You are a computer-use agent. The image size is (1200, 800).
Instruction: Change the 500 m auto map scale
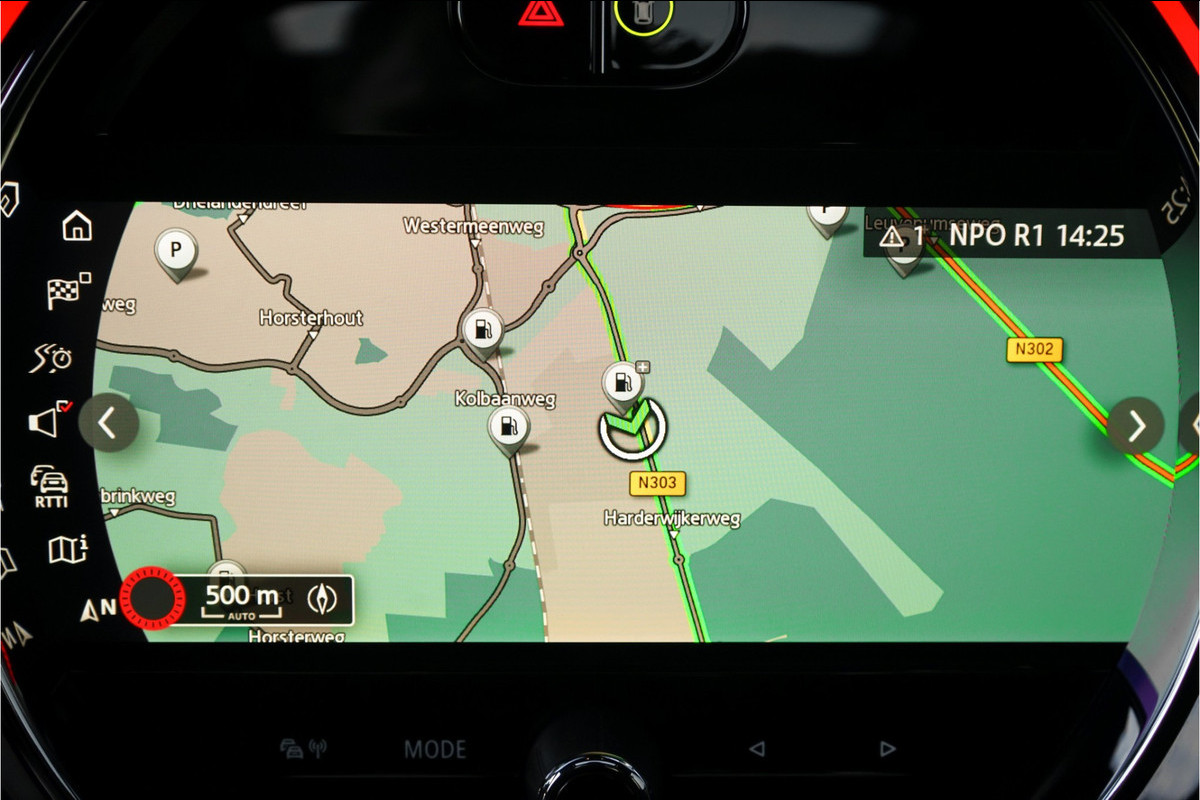241,599
